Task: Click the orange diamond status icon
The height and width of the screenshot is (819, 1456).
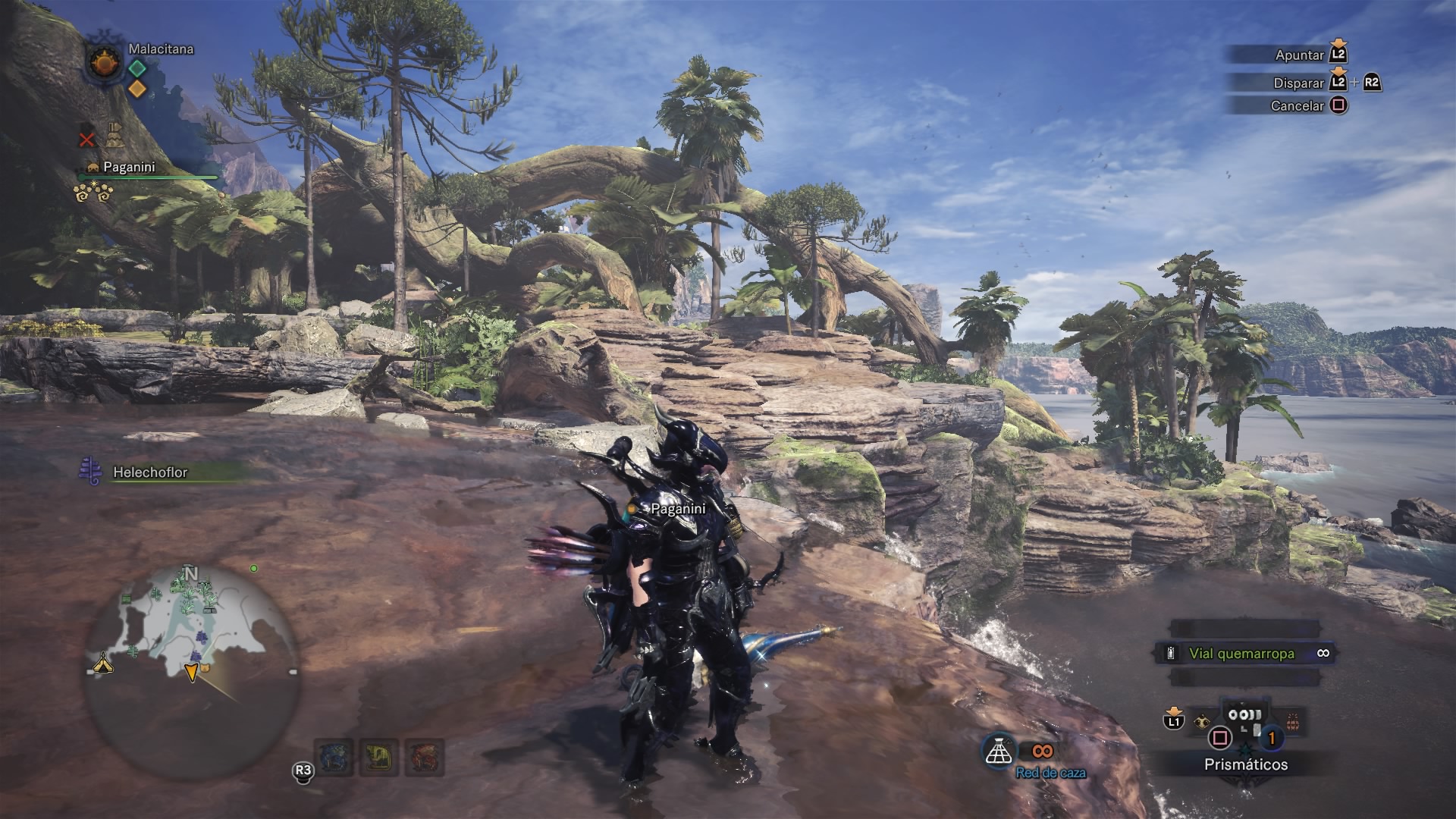Action: [x=137, y=89]
